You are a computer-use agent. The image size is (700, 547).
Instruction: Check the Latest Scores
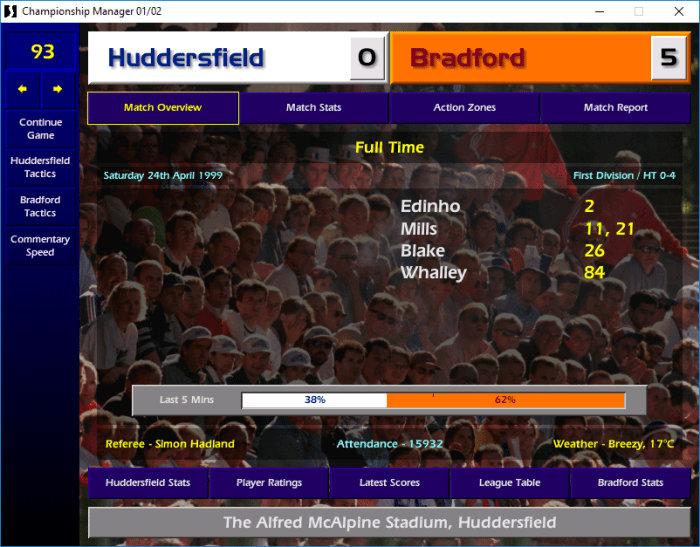pos(389,483)
